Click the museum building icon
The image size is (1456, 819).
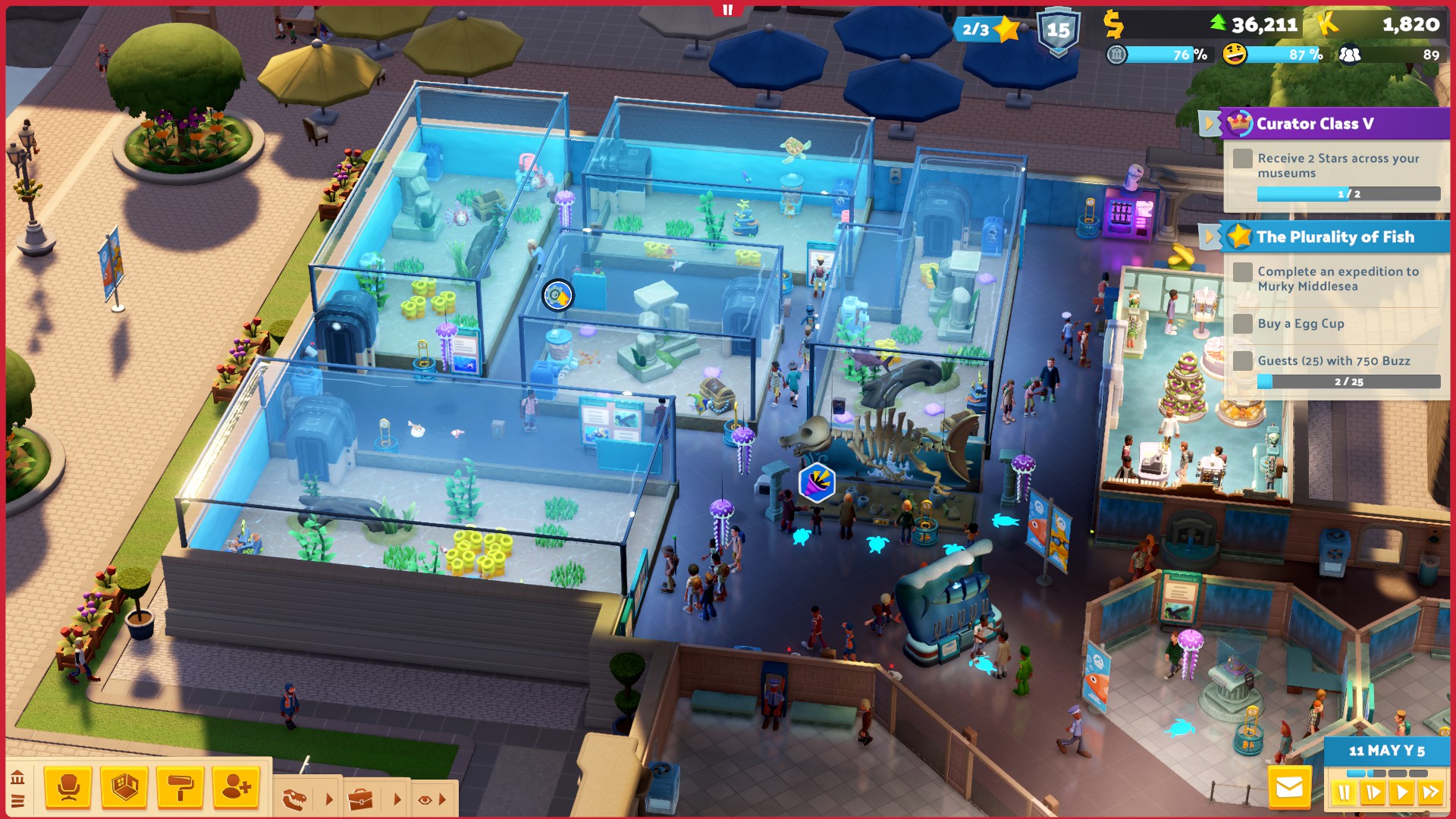coord(17,777)
